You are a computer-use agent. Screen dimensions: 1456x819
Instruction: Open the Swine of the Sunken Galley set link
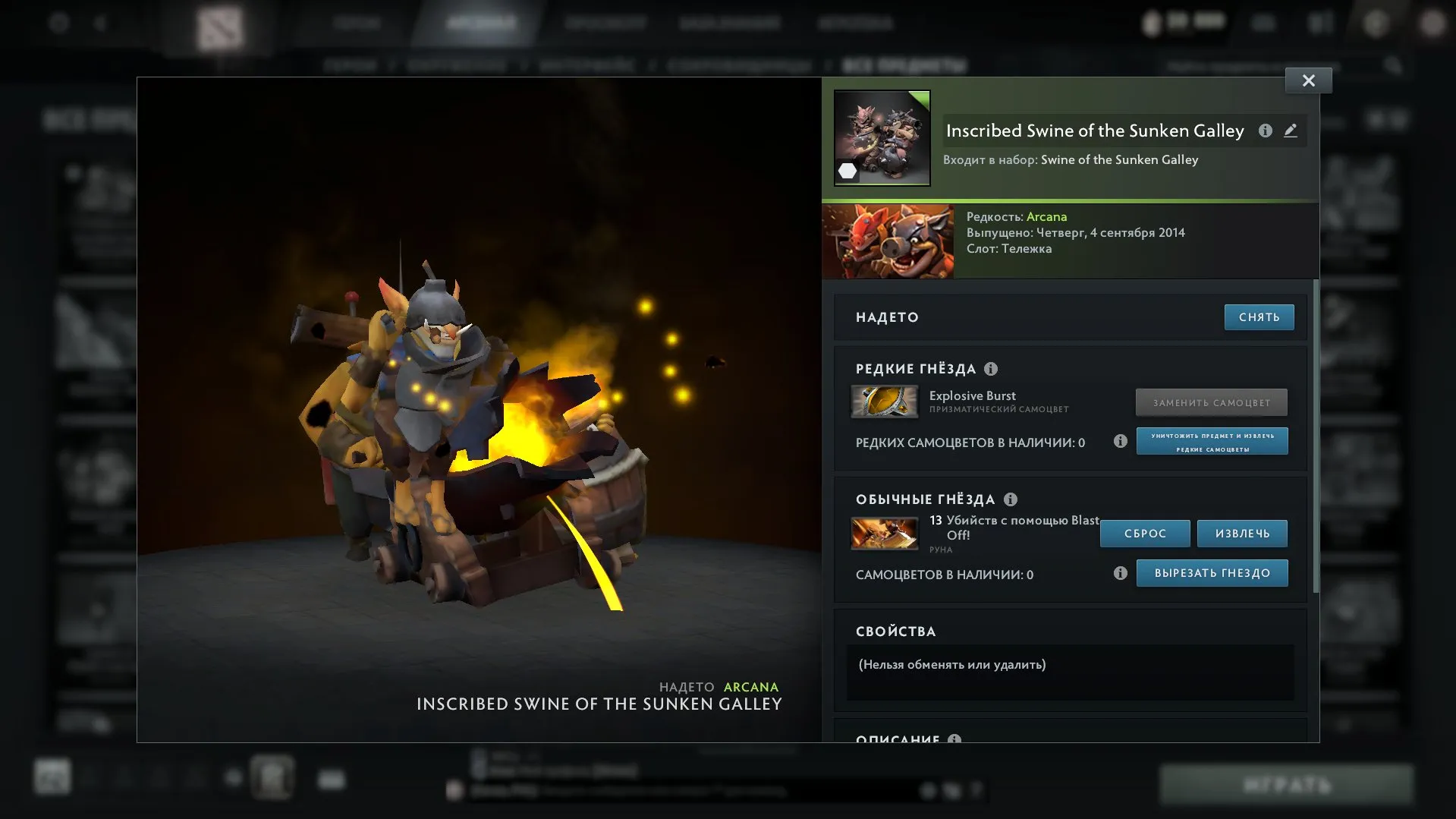(1119, 159)
